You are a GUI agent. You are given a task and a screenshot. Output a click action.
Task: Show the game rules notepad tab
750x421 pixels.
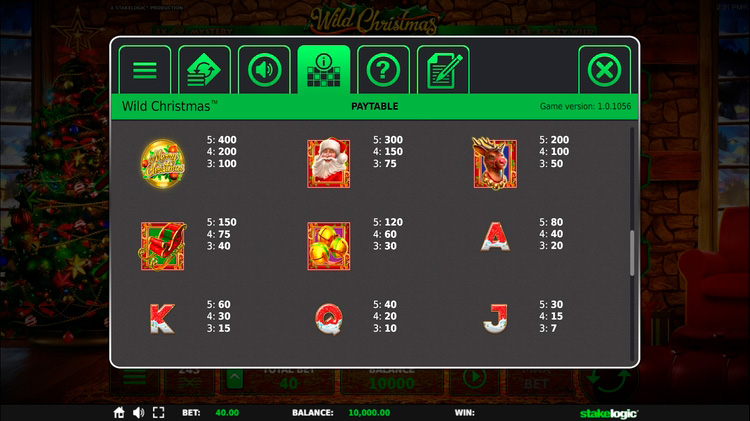pyautogui.click(x=443, y=70)
